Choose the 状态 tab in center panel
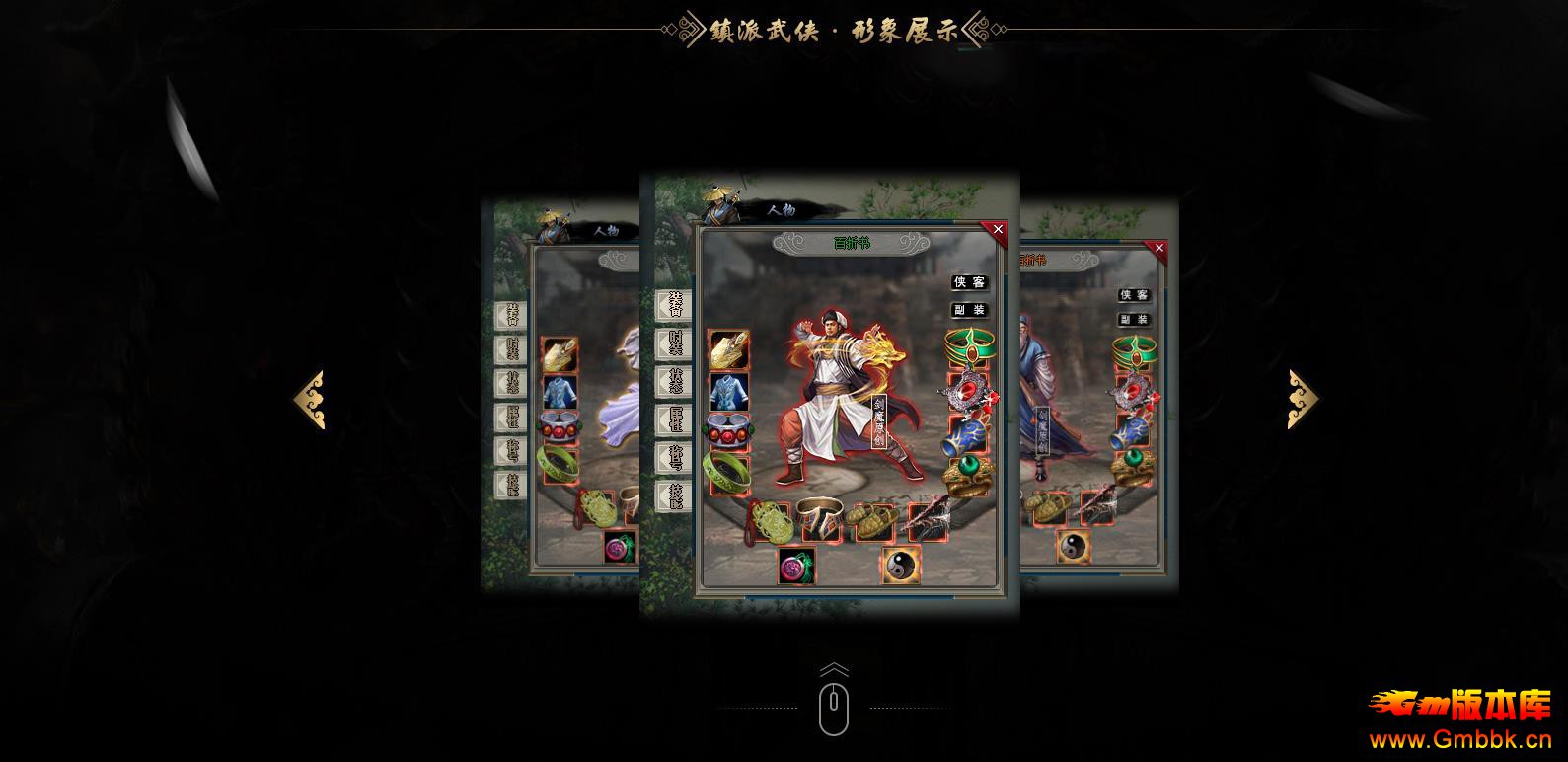This screenshot has height=762, width=1568. click(676, 382)
